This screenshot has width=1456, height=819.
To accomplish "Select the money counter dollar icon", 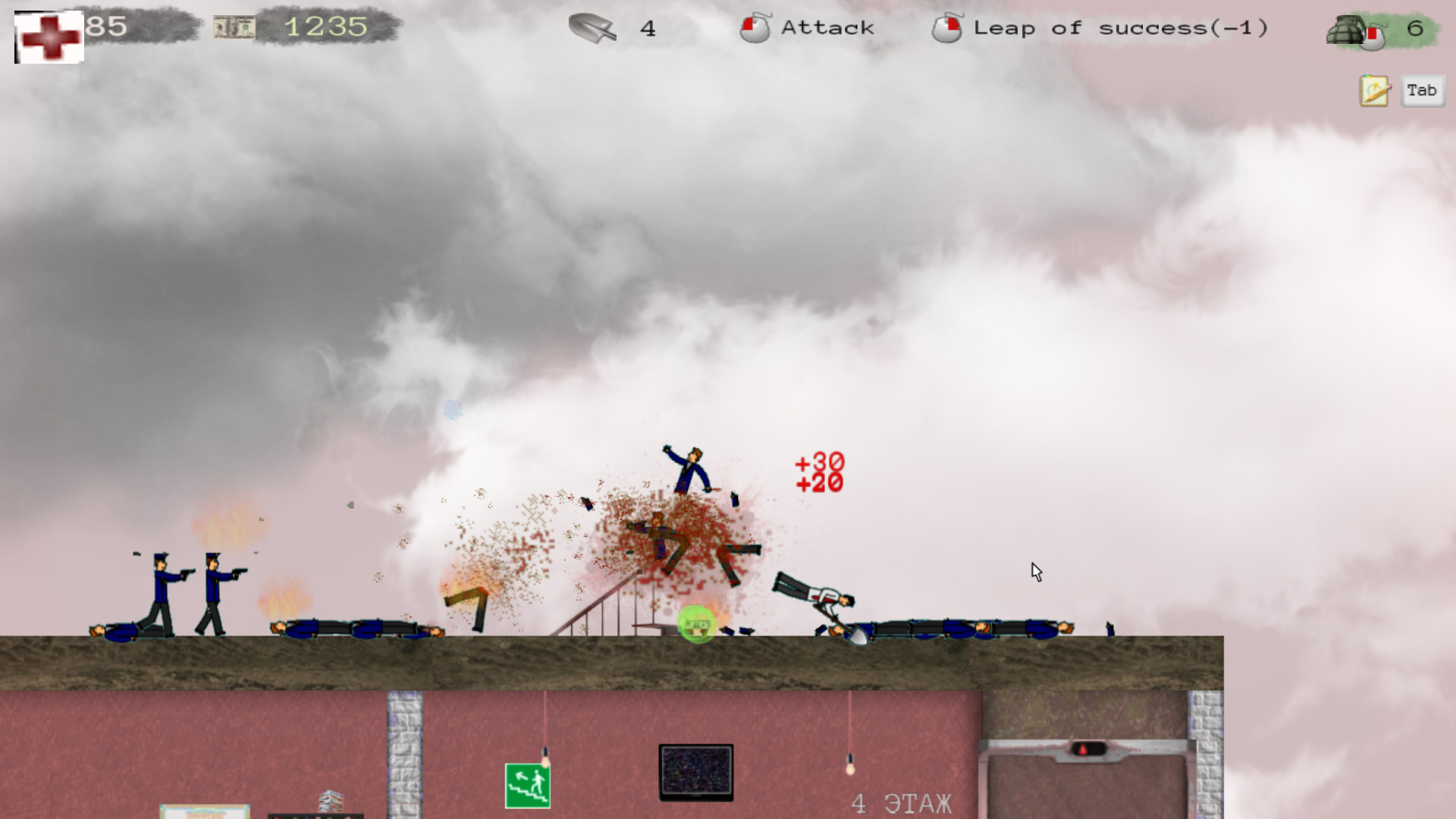I will (236, 26).
